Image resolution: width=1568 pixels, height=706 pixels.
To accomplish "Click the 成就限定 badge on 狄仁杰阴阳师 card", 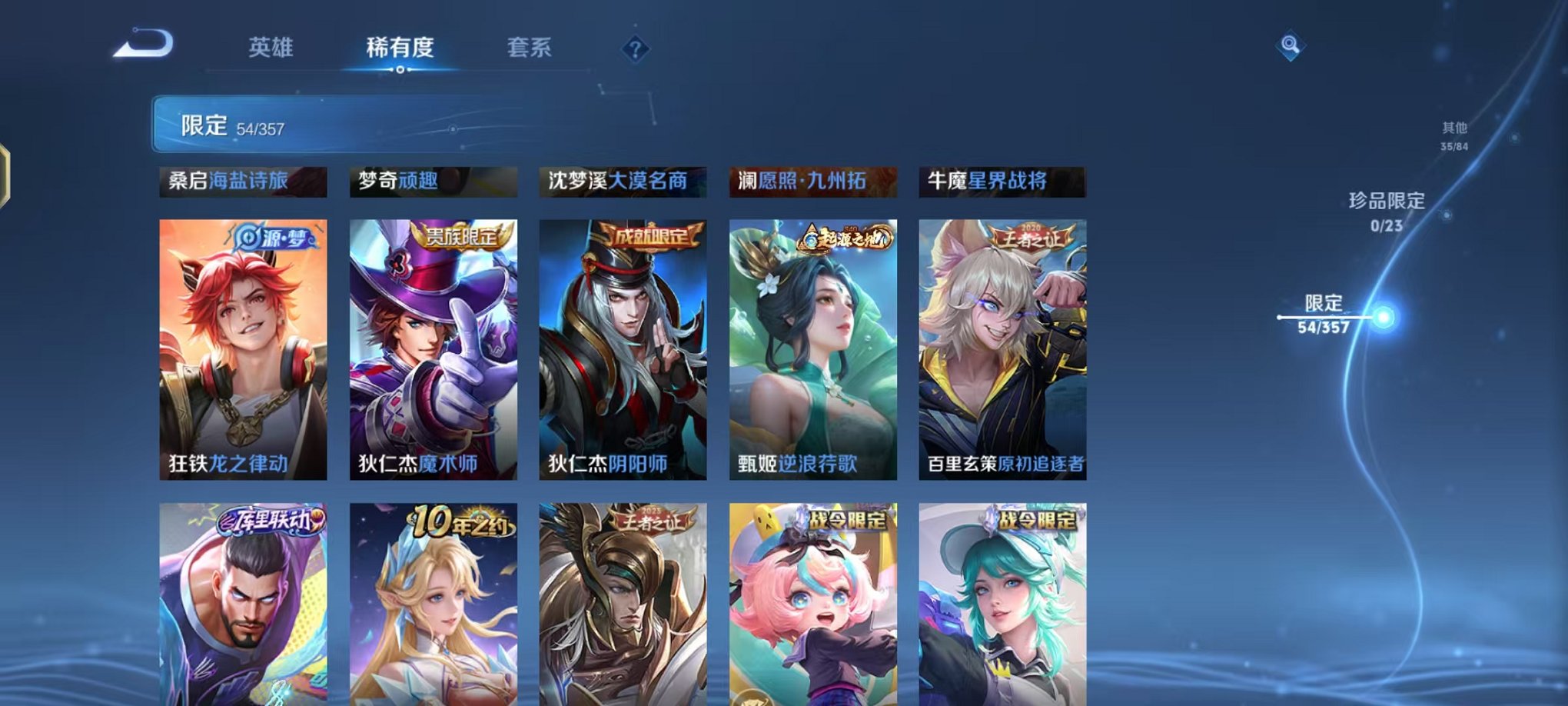I will [653, 238].
